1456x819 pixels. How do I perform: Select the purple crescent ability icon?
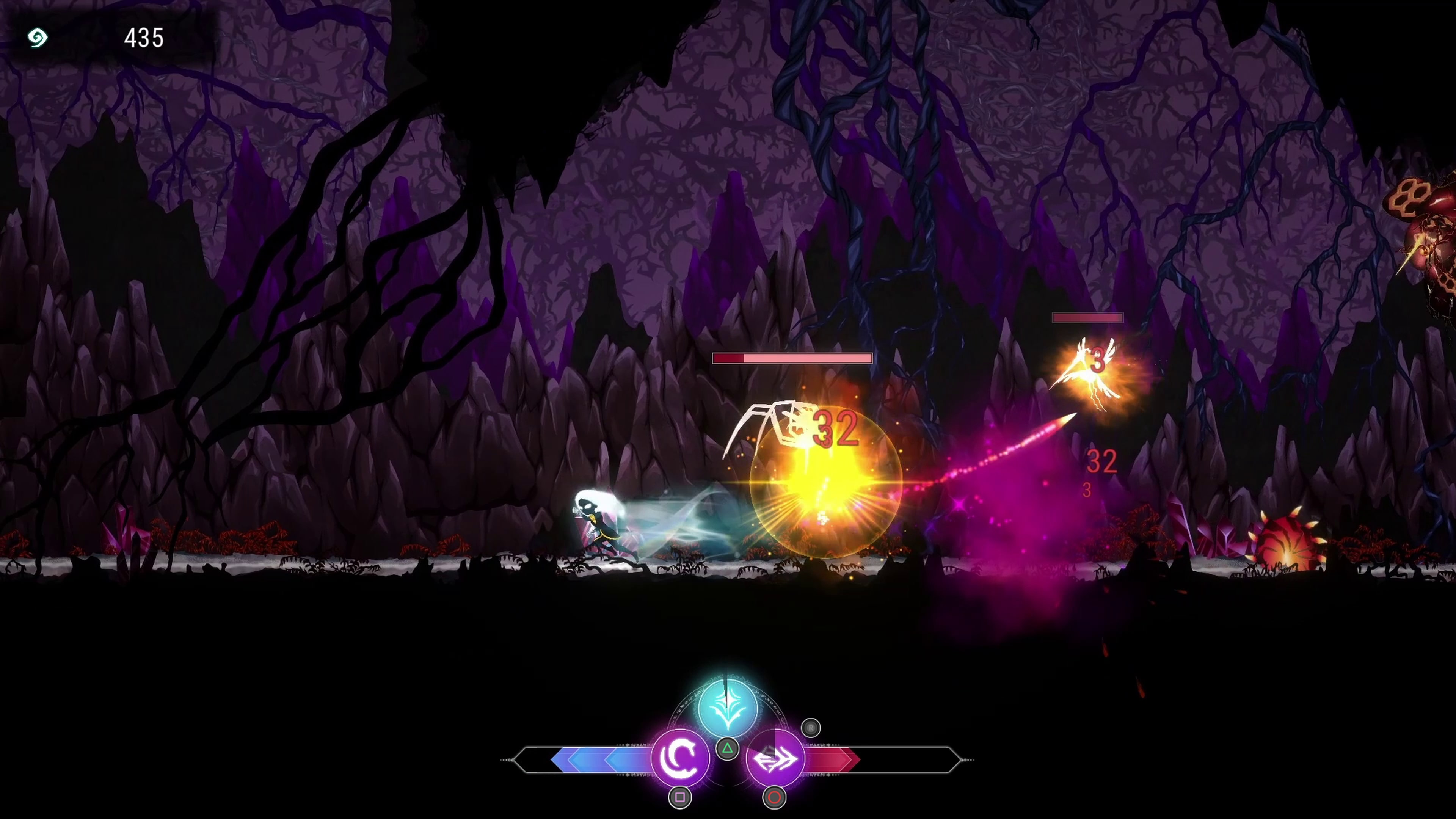pyautogui.click(x=681, y=759)
